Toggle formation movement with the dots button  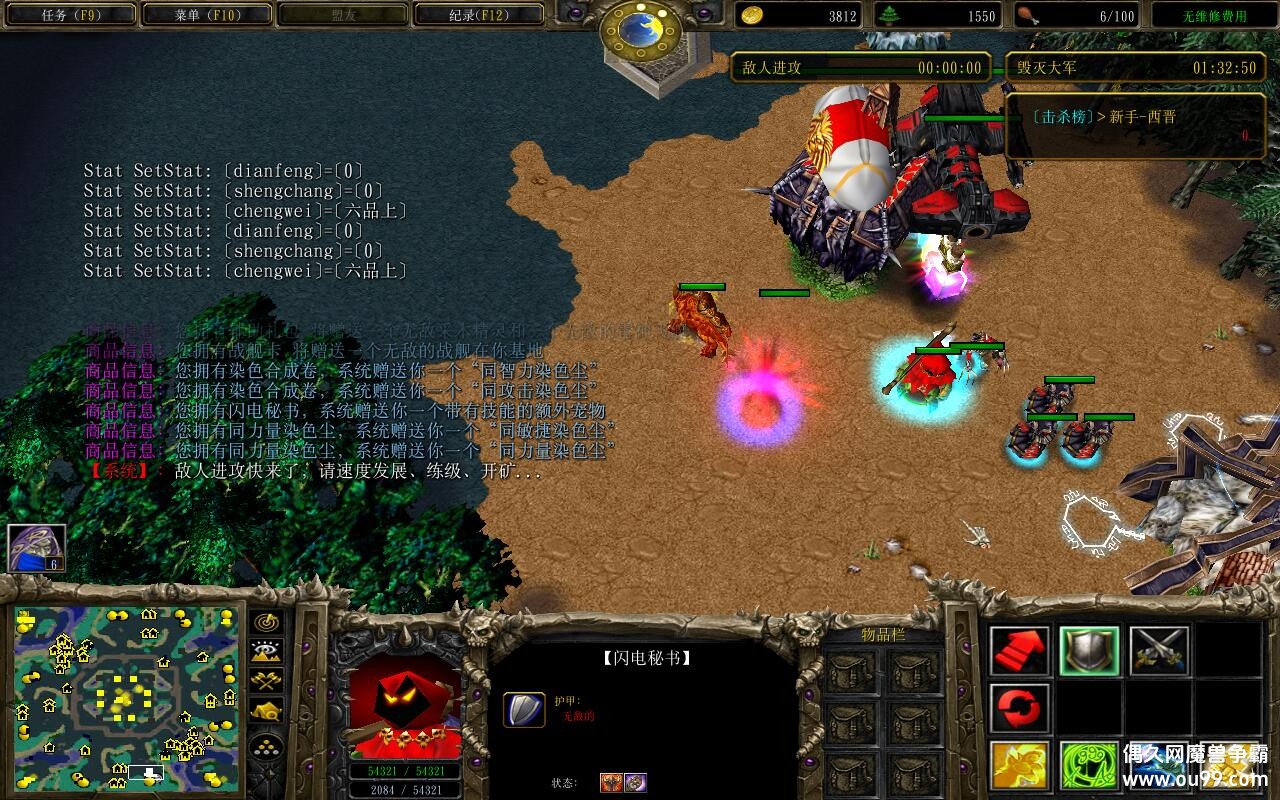(265, 747)
